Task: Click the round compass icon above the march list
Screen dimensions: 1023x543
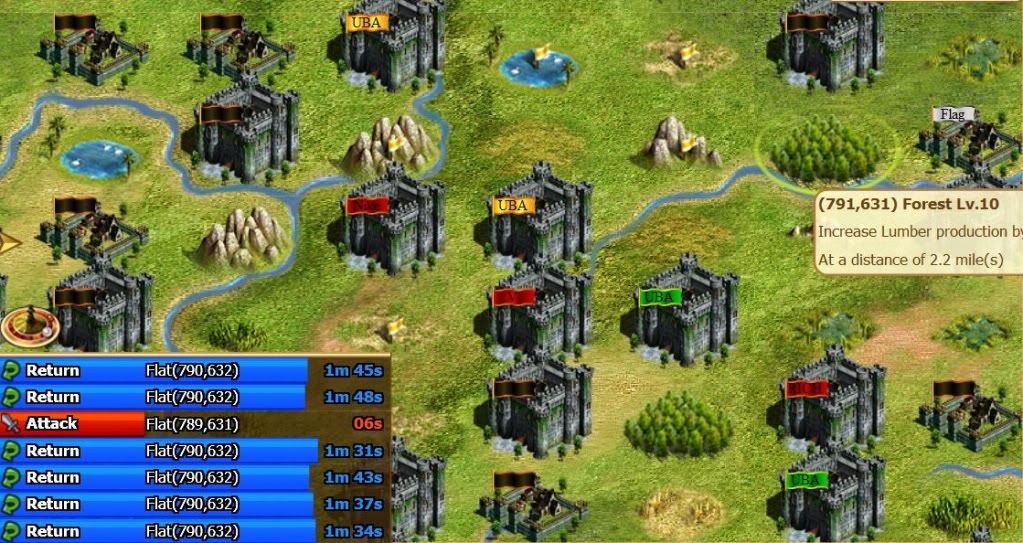Action: coord(29,326)
